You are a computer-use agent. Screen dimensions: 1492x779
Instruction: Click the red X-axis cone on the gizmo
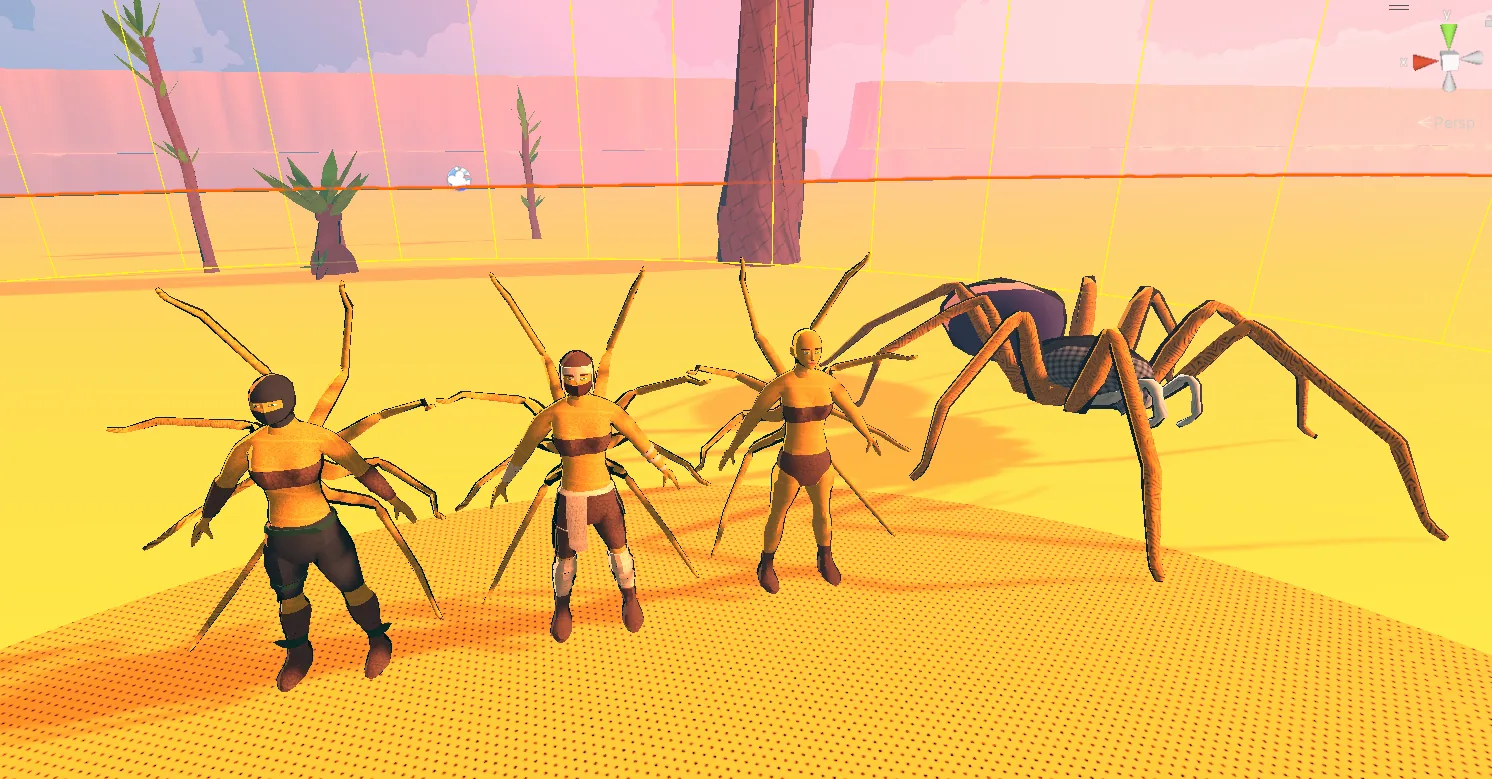[x=1424, y=63]
